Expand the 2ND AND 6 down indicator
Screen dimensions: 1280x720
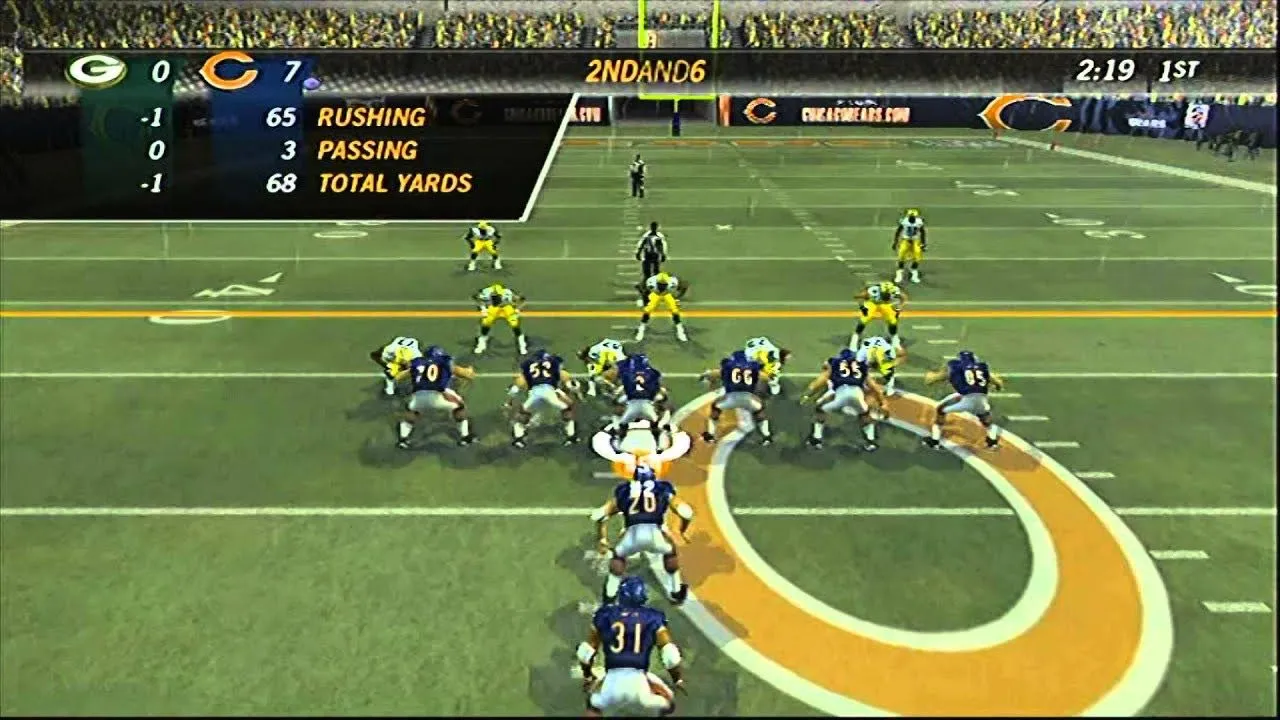(x=647, y=71)
